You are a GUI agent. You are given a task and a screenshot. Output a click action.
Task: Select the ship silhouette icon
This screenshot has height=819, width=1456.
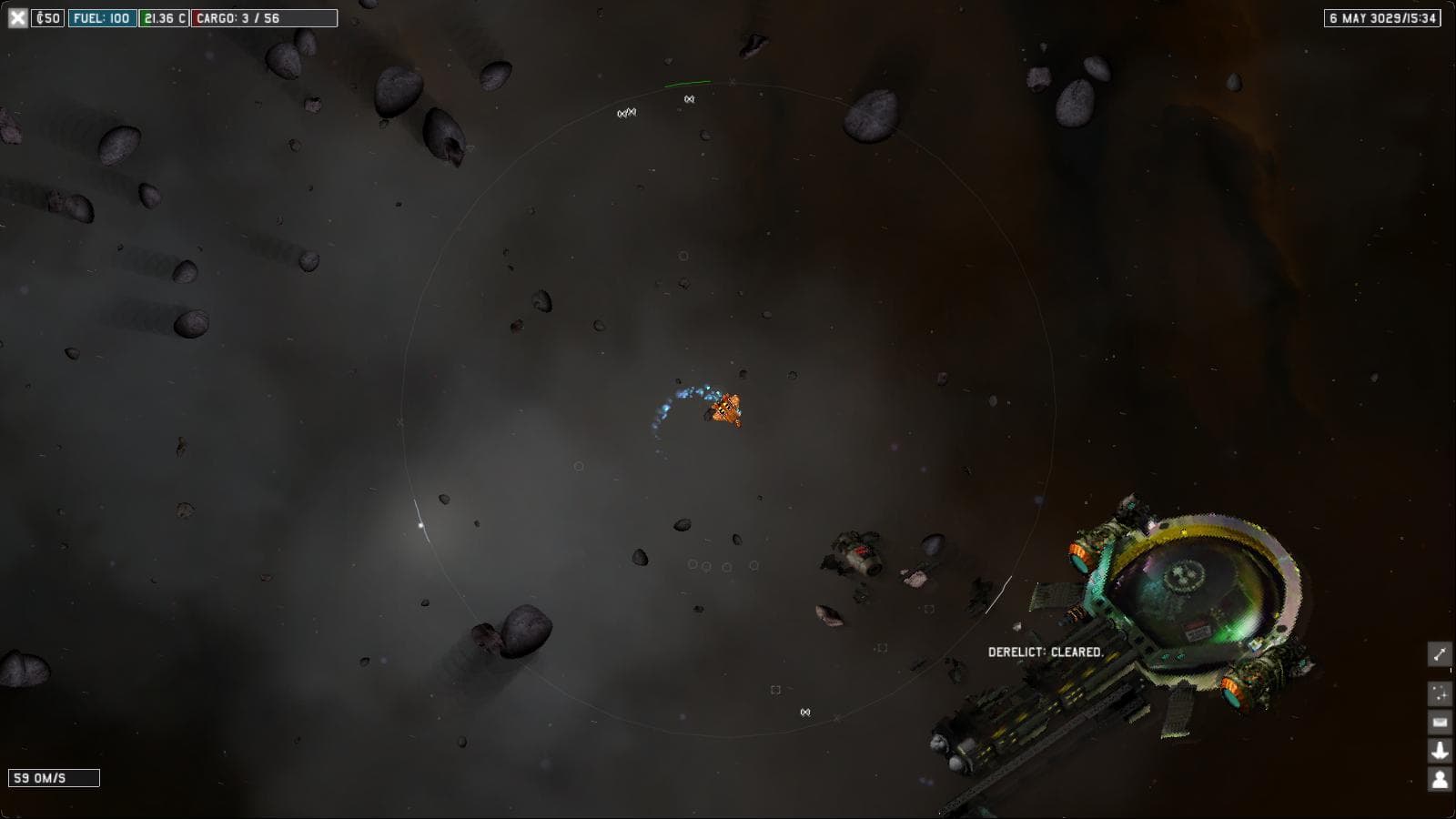coord(1440,751)
